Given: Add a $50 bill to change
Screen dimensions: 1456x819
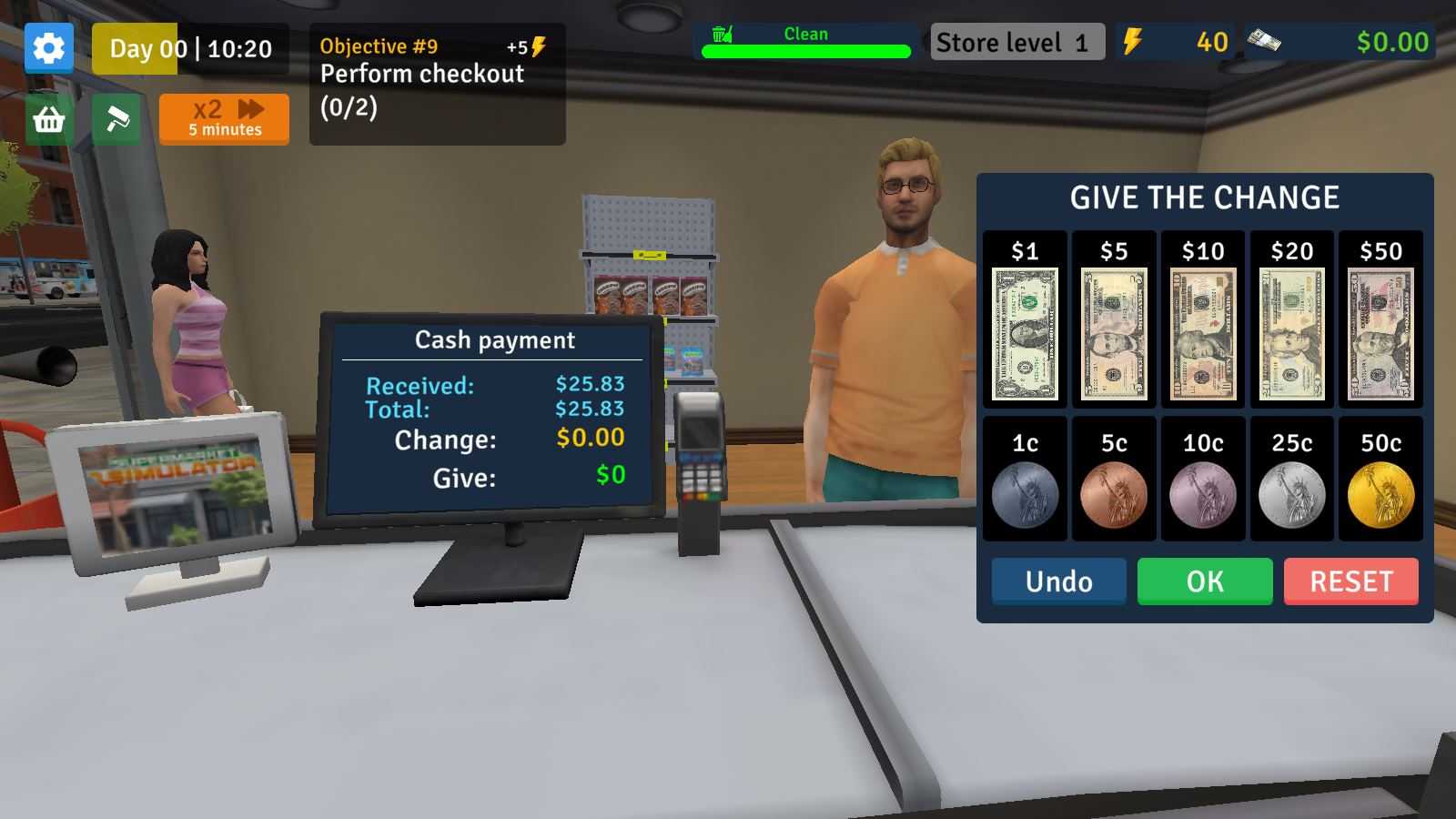Looking at the screenshot, I should (1380, 333).
